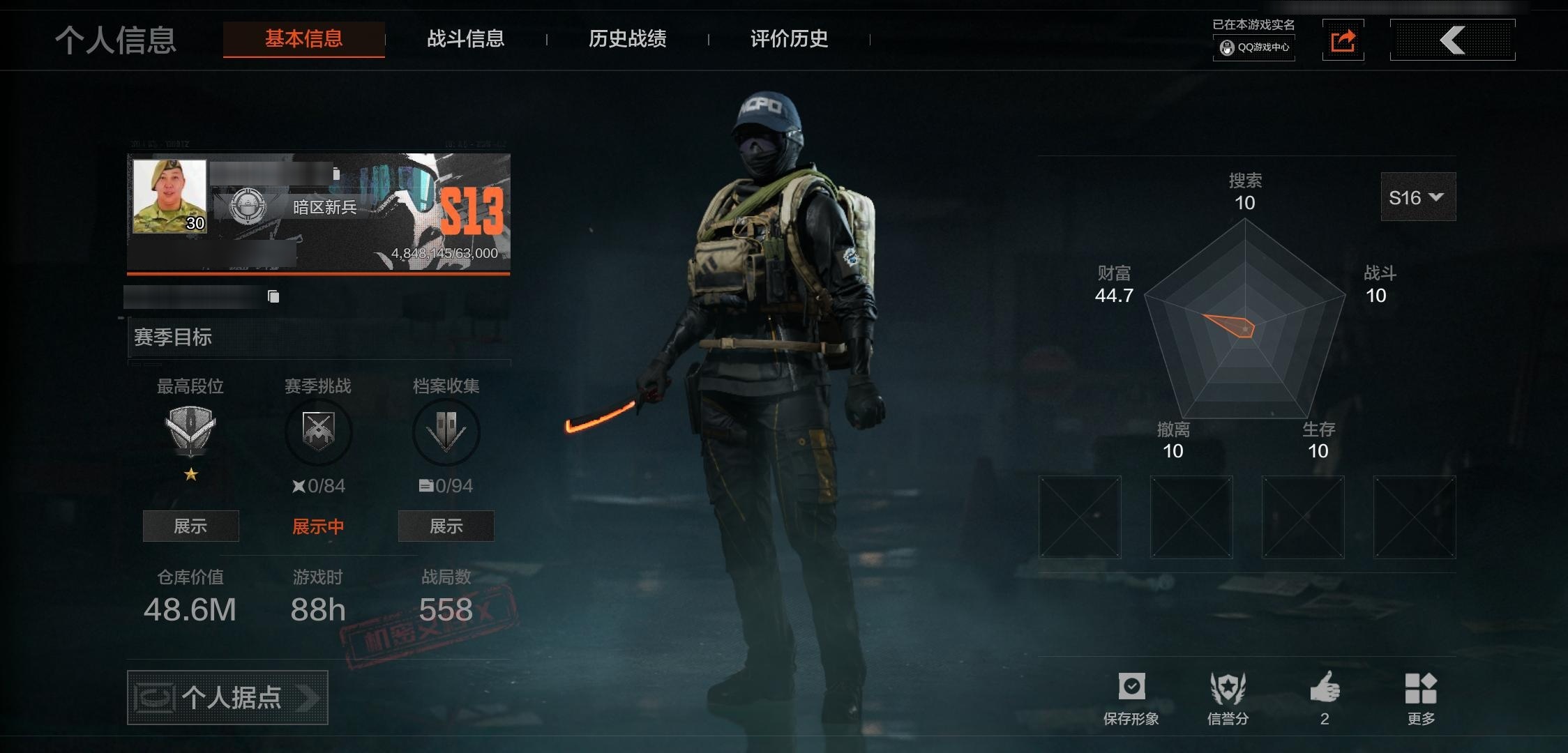Open the 历史战绩 tab
The image size is (1568, 753).
pyautogui.click(x=627, y=40)
